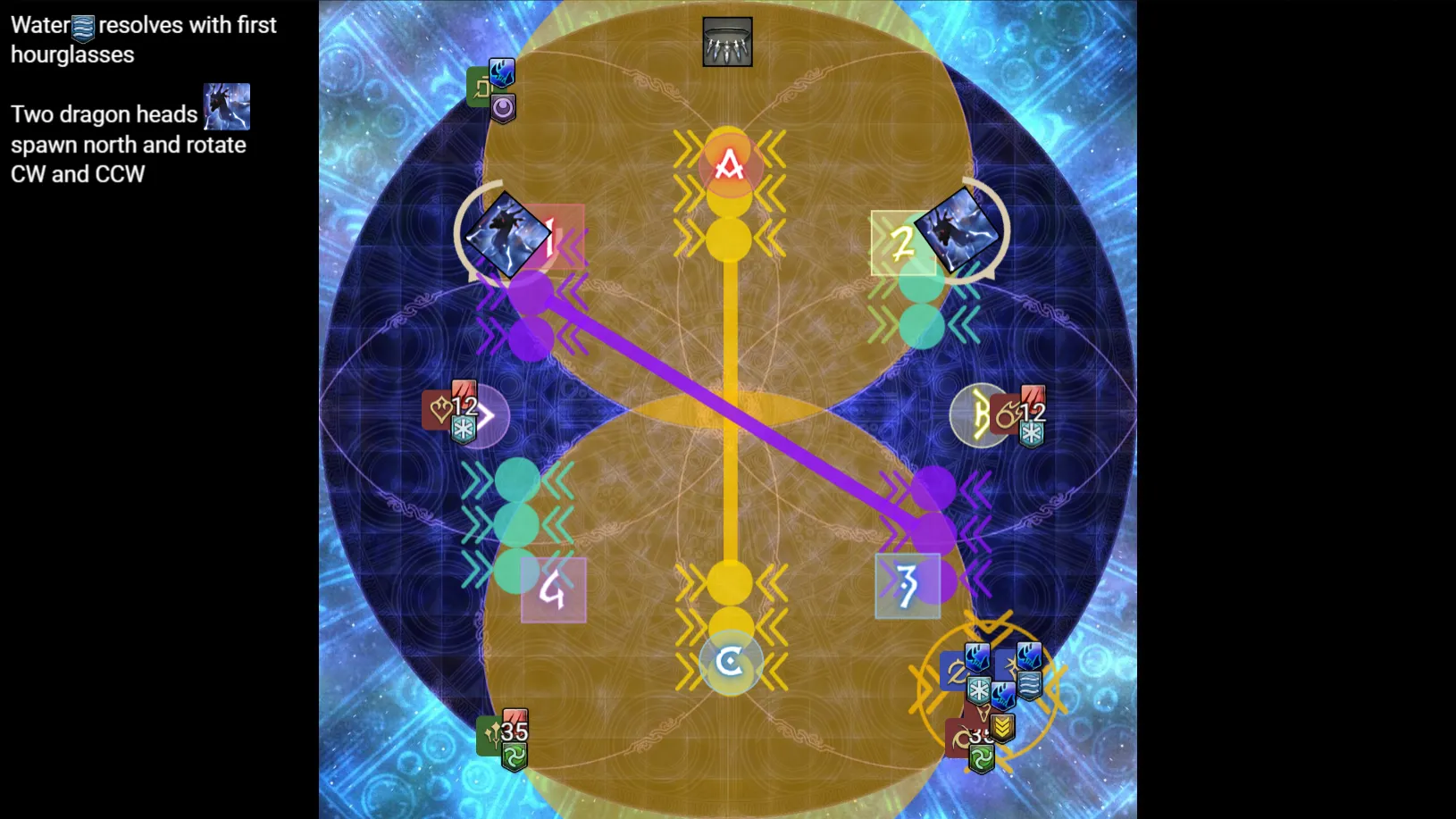Click the teal snowflake debuff beside the 12 timer
Viewport: 1456px width, 819px height.
pos(464,430)
